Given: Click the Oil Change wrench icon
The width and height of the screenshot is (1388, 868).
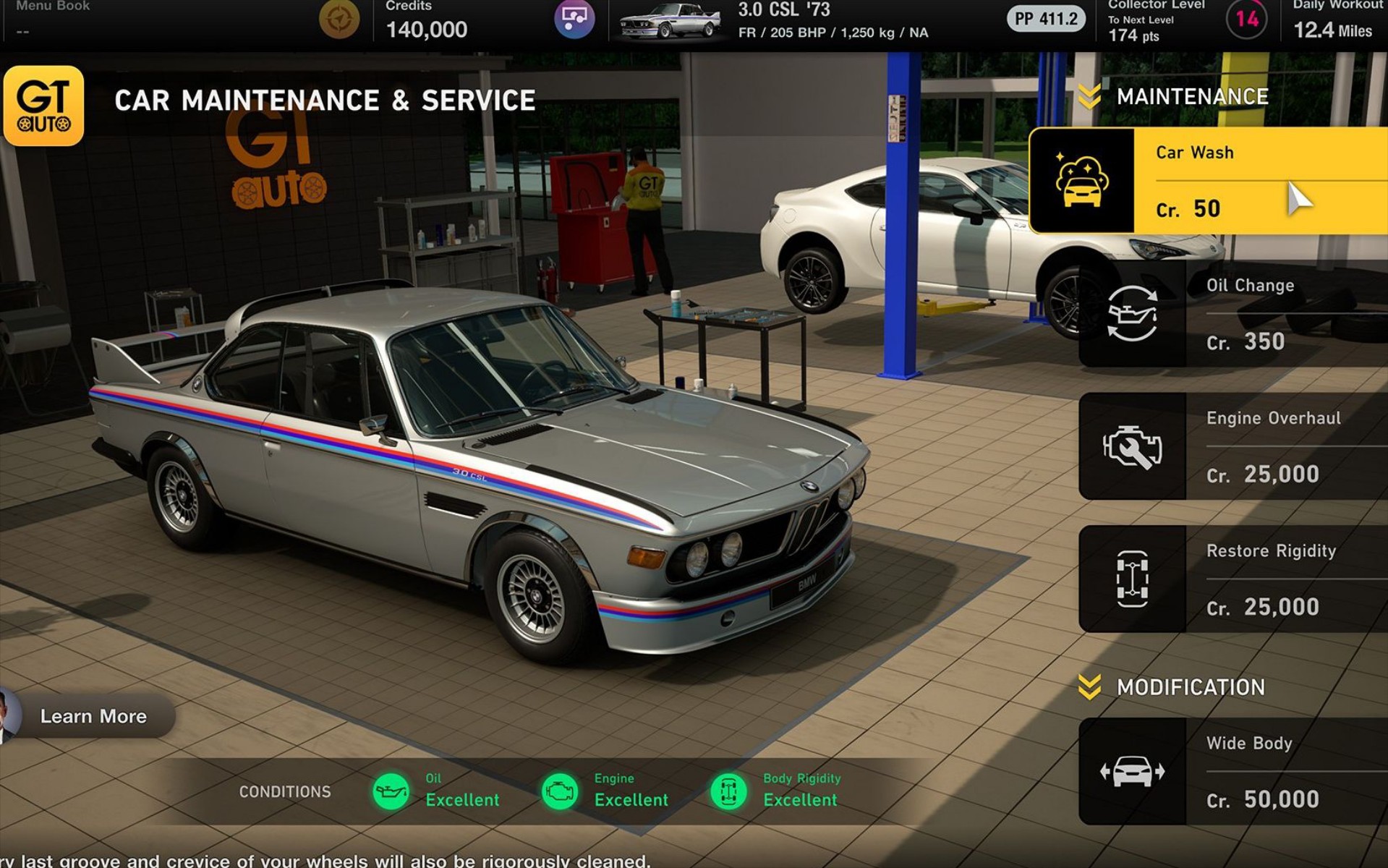Looking at the screenshot, I should tap(1131, 312).
